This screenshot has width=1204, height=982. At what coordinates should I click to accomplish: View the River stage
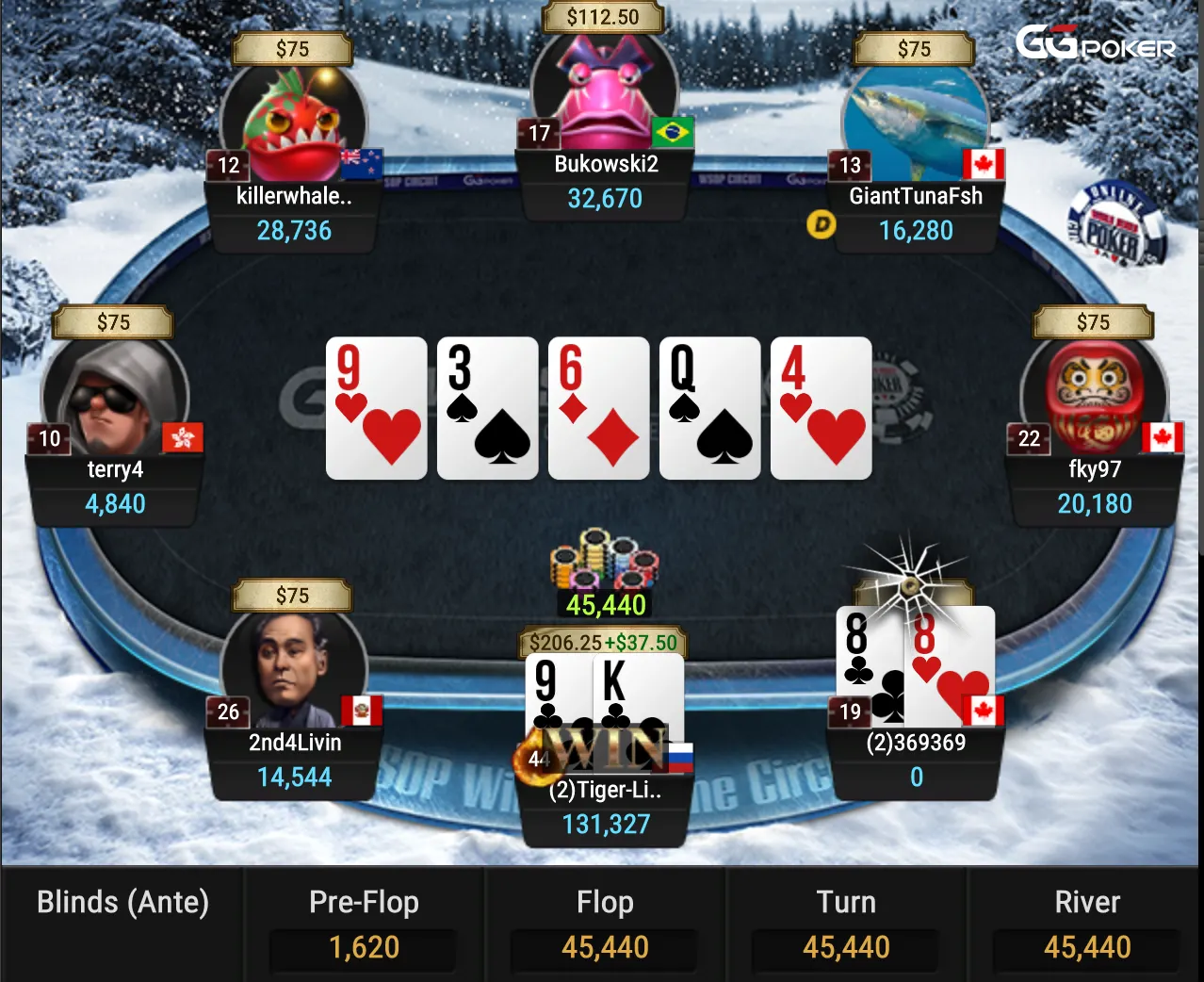pos(1087,924)
